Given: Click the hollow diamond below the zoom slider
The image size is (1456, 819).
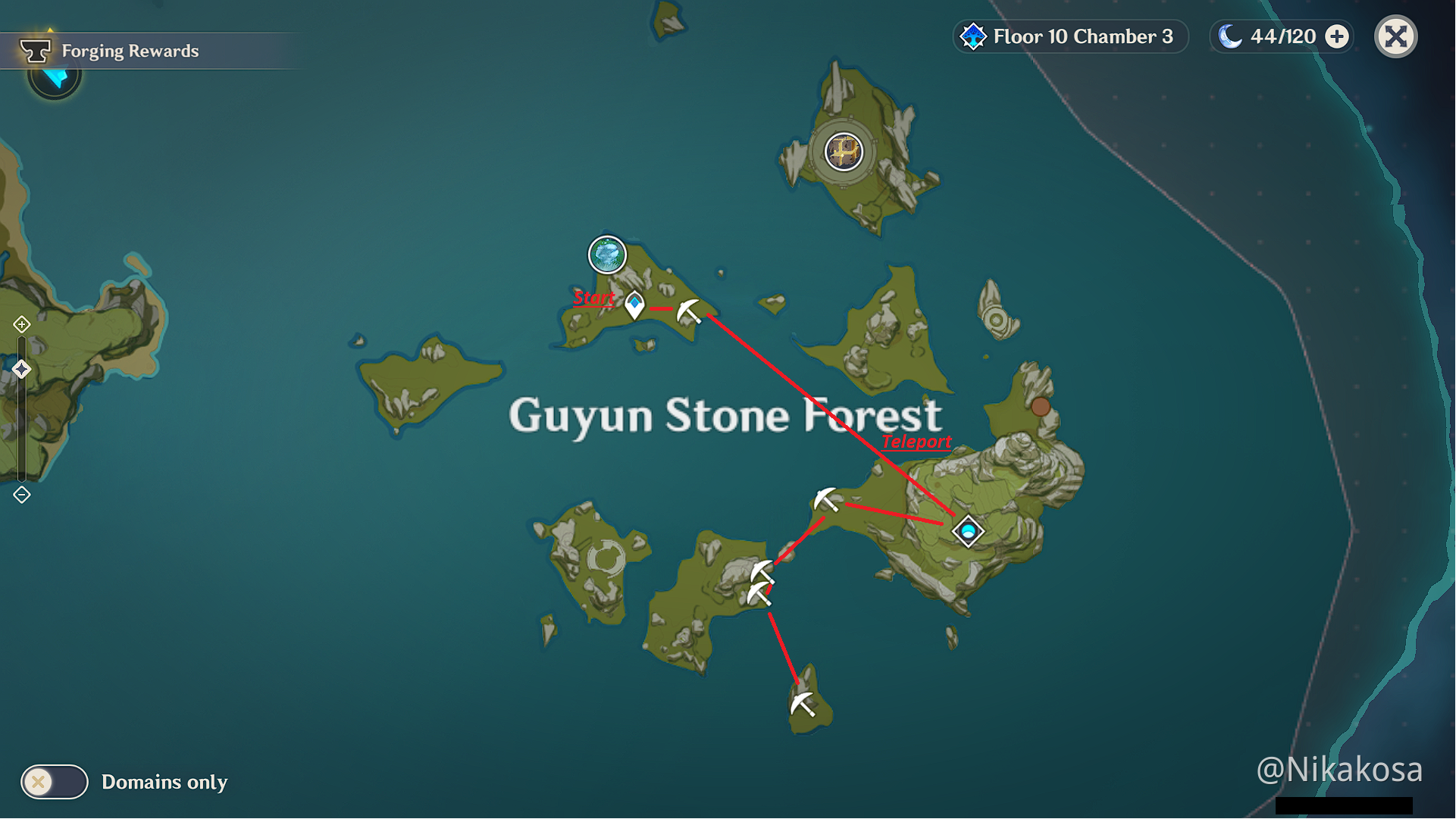Looking at the screenshot, I should click(22, 494).
